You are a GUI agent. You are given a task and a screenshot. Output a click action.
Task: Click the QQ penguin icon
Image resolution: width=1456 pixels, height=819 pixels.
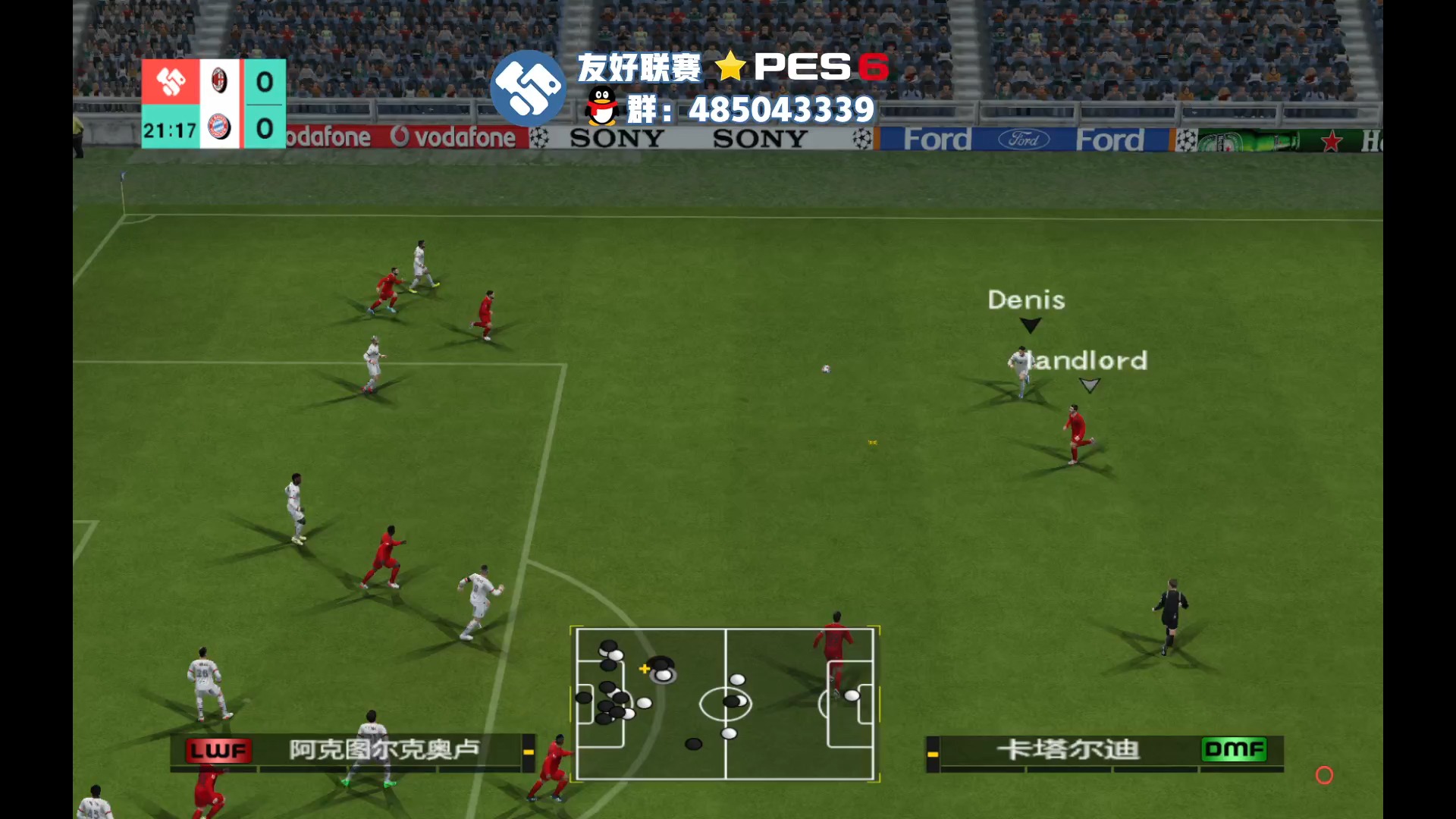coord(602,106)
